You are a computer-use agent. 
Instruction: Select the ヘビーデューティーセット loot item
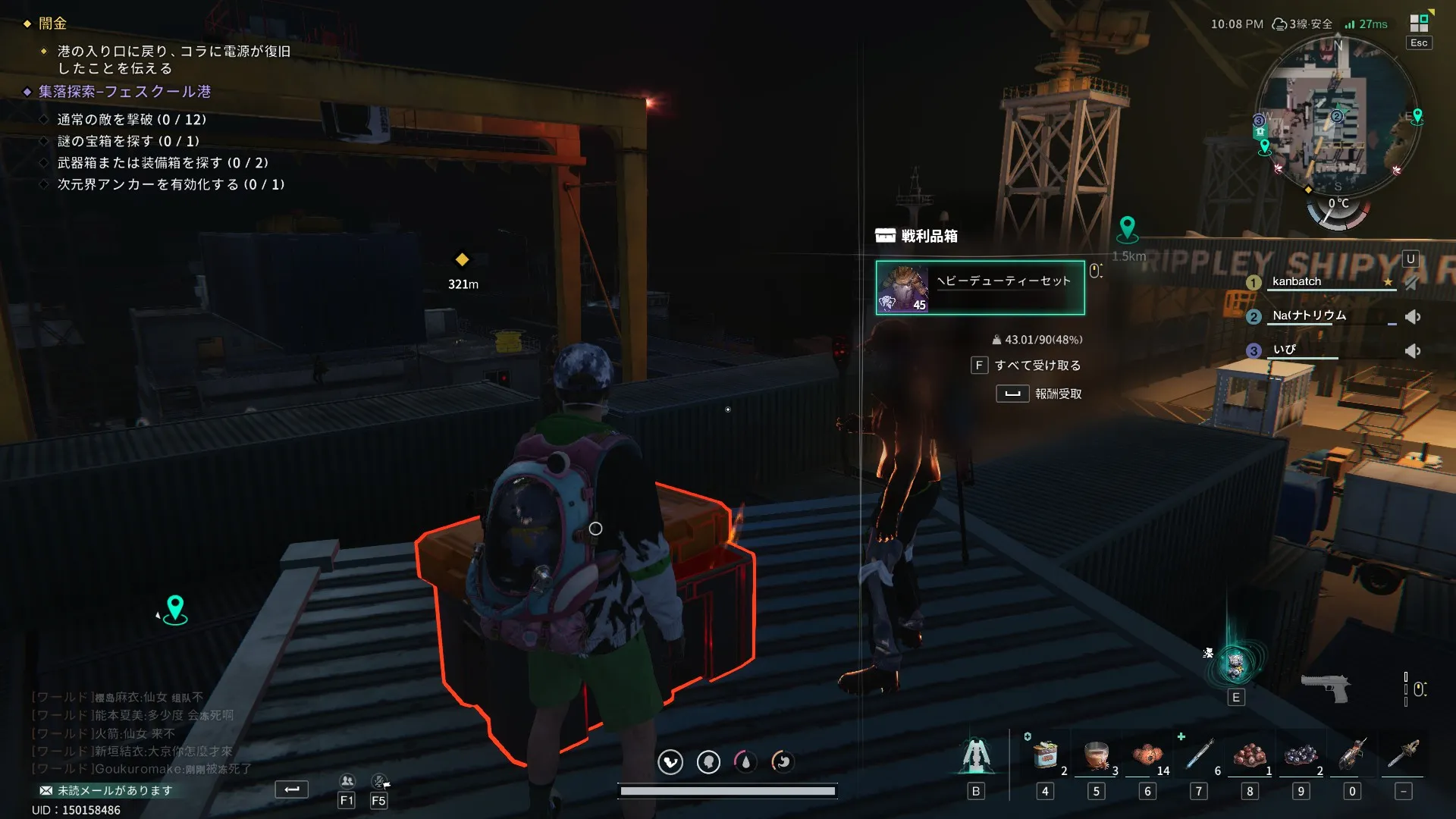(980, 287)
